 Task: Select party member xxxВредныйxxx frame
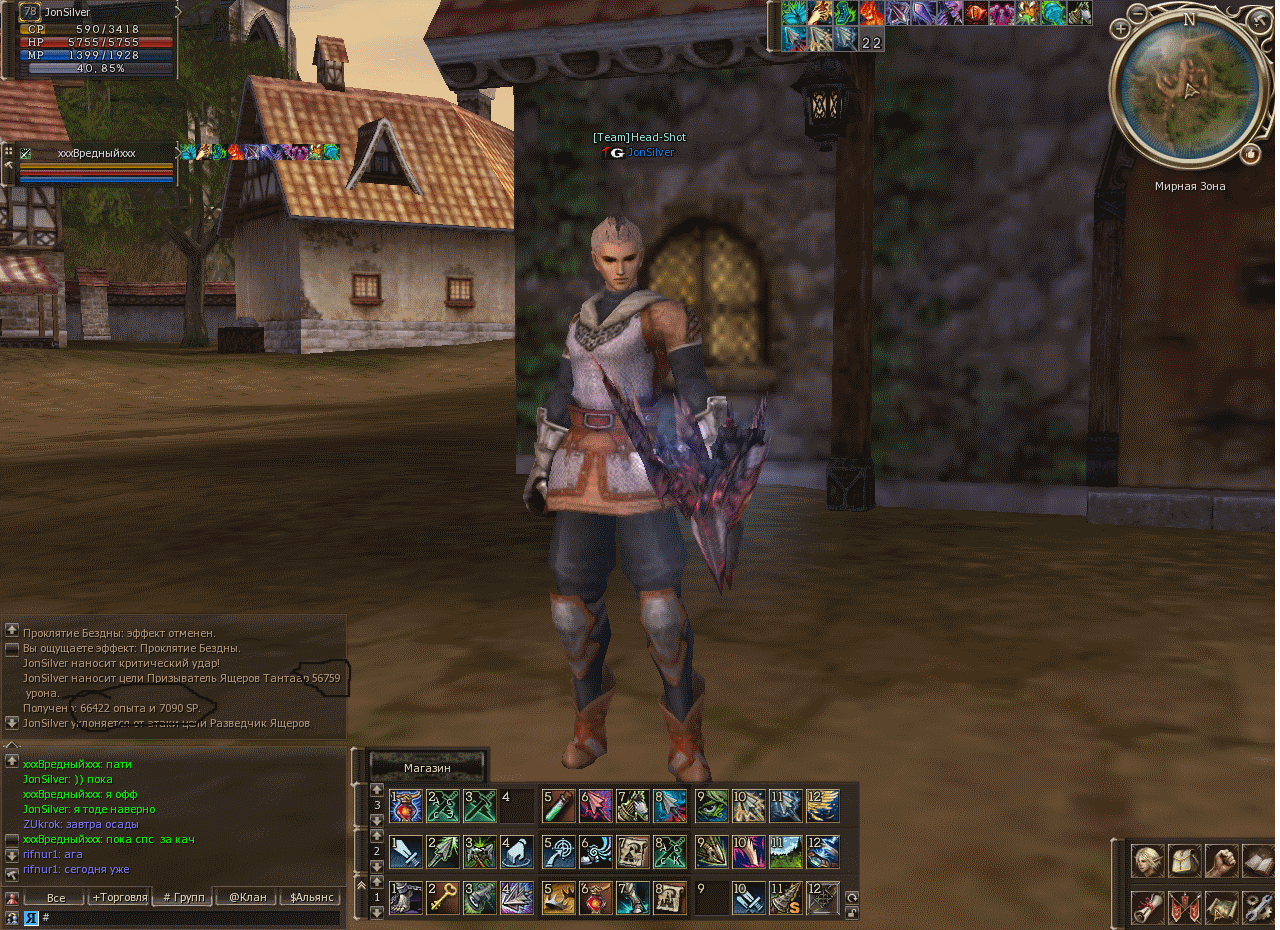[96, 153]
